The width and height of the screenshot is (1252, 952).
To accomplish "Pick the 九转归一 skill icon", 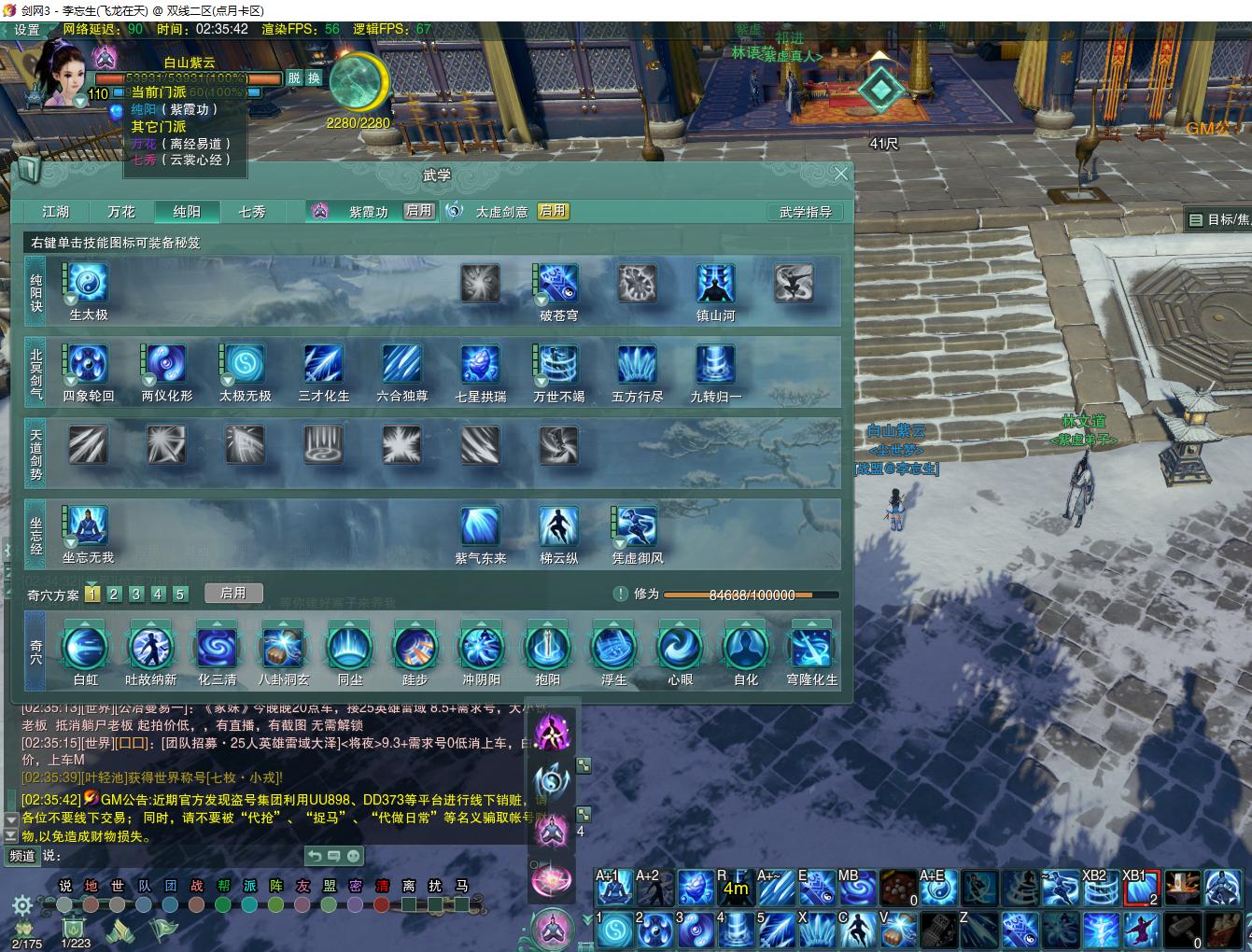I will (x=715, y=365).
